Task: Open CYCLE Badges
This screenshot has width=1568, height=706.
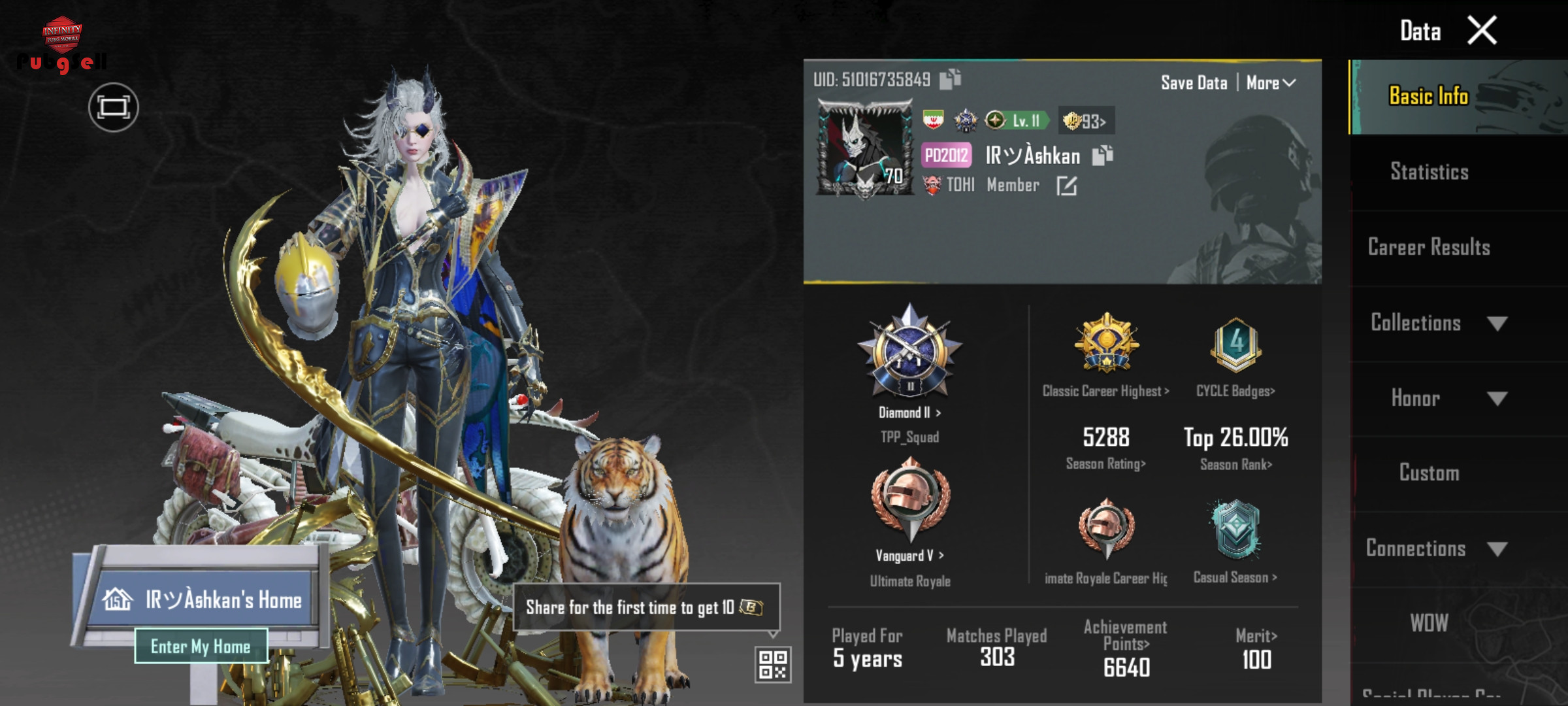Action: (1235, 391)
